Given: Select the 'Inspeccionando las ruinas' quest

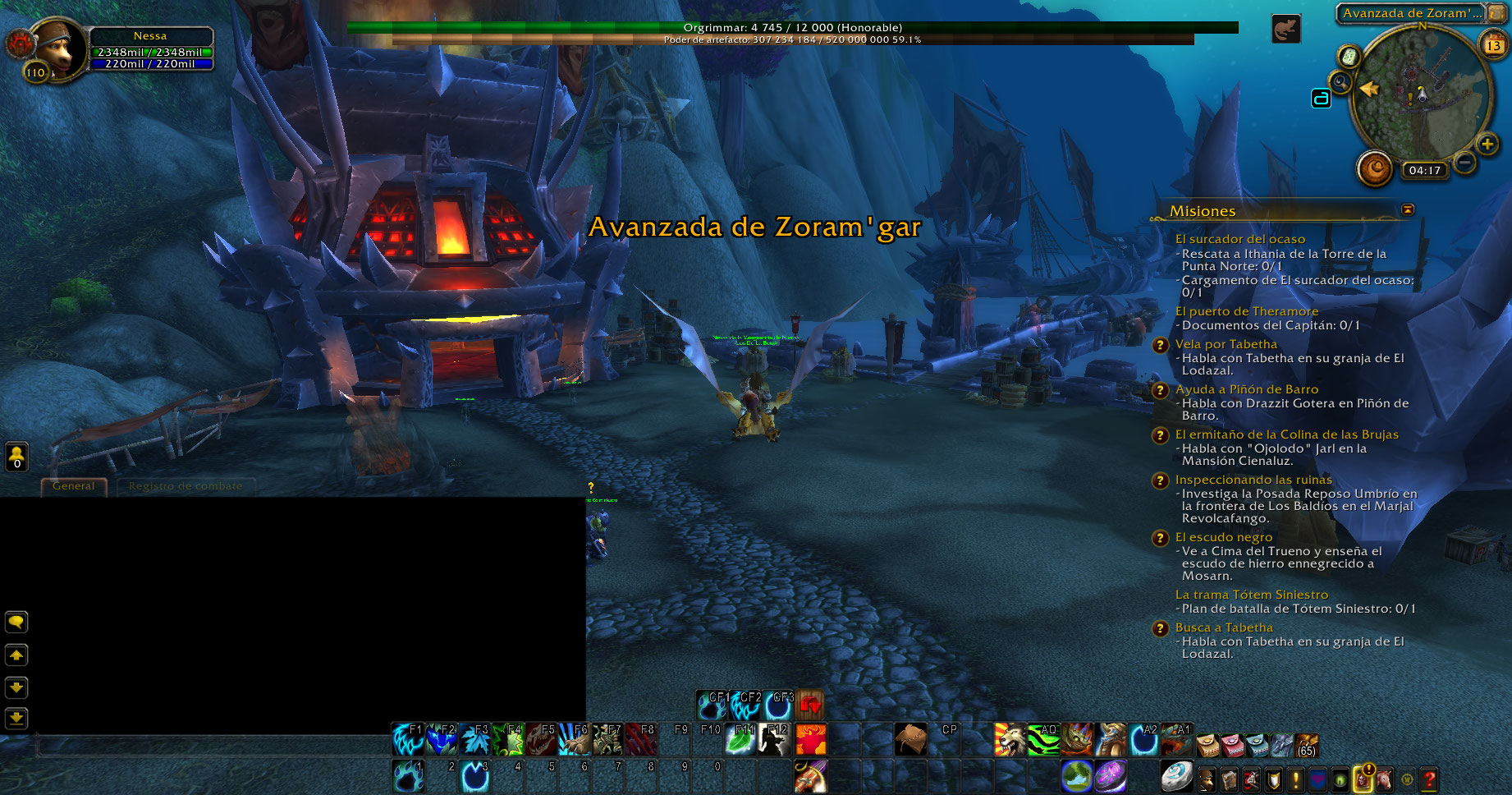Looking at the screenshot, I should click(1253, 480).
